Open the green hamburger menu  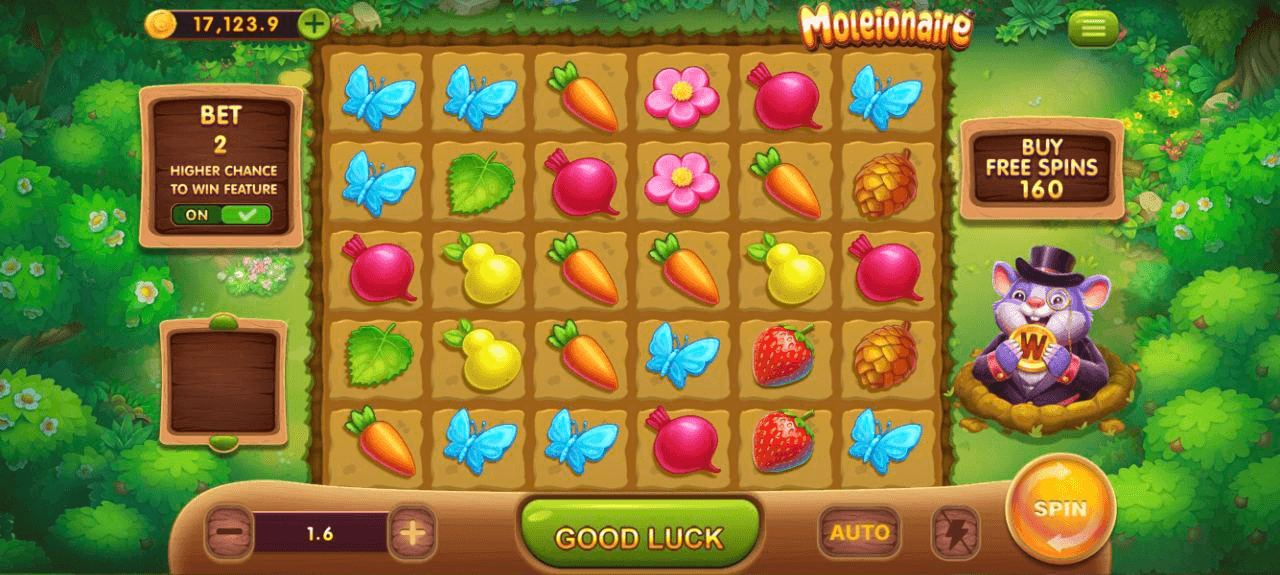(x=1093, y=29)
